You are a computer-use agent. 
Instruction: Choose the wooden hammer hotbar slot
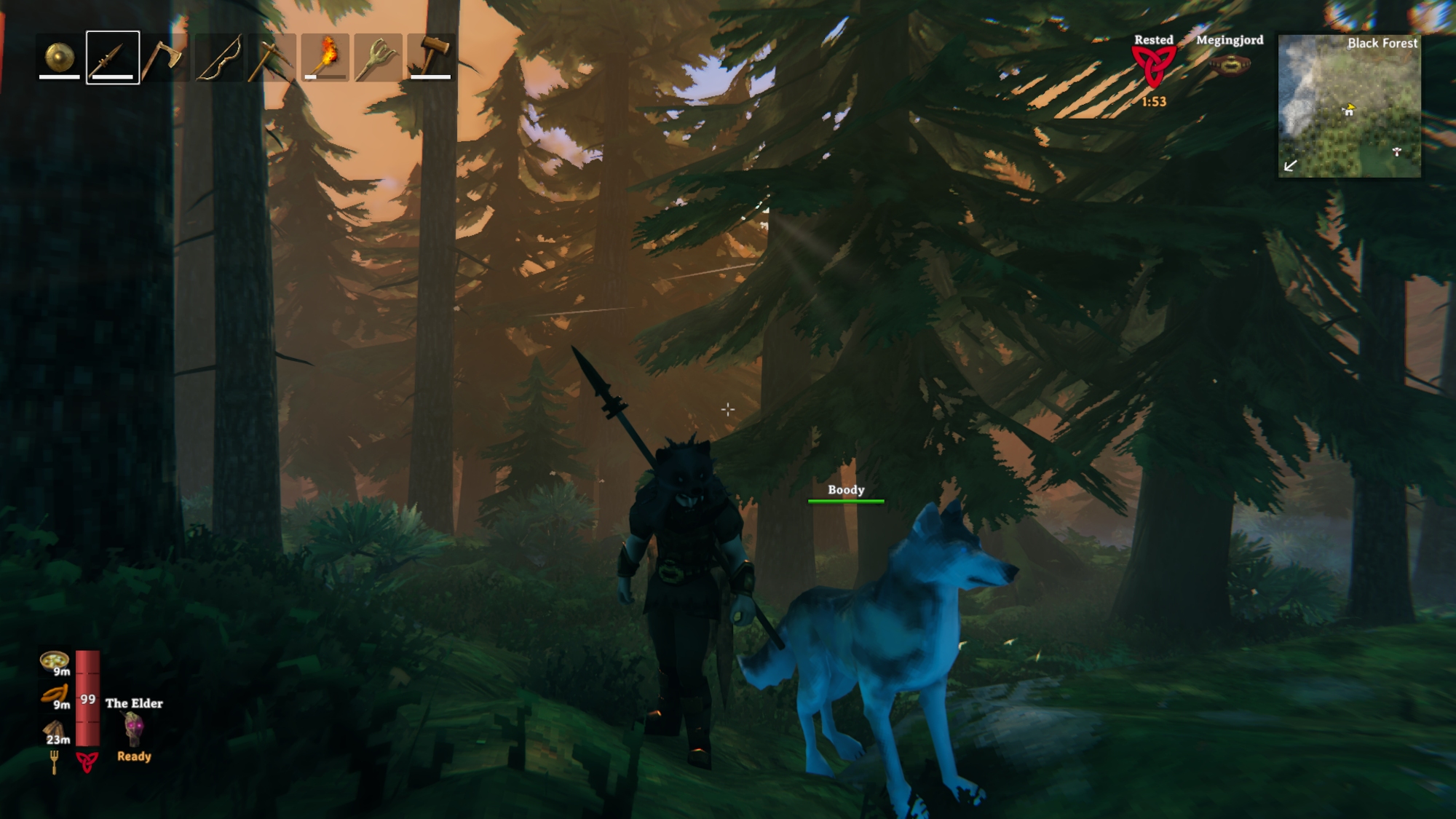[431, 57]
